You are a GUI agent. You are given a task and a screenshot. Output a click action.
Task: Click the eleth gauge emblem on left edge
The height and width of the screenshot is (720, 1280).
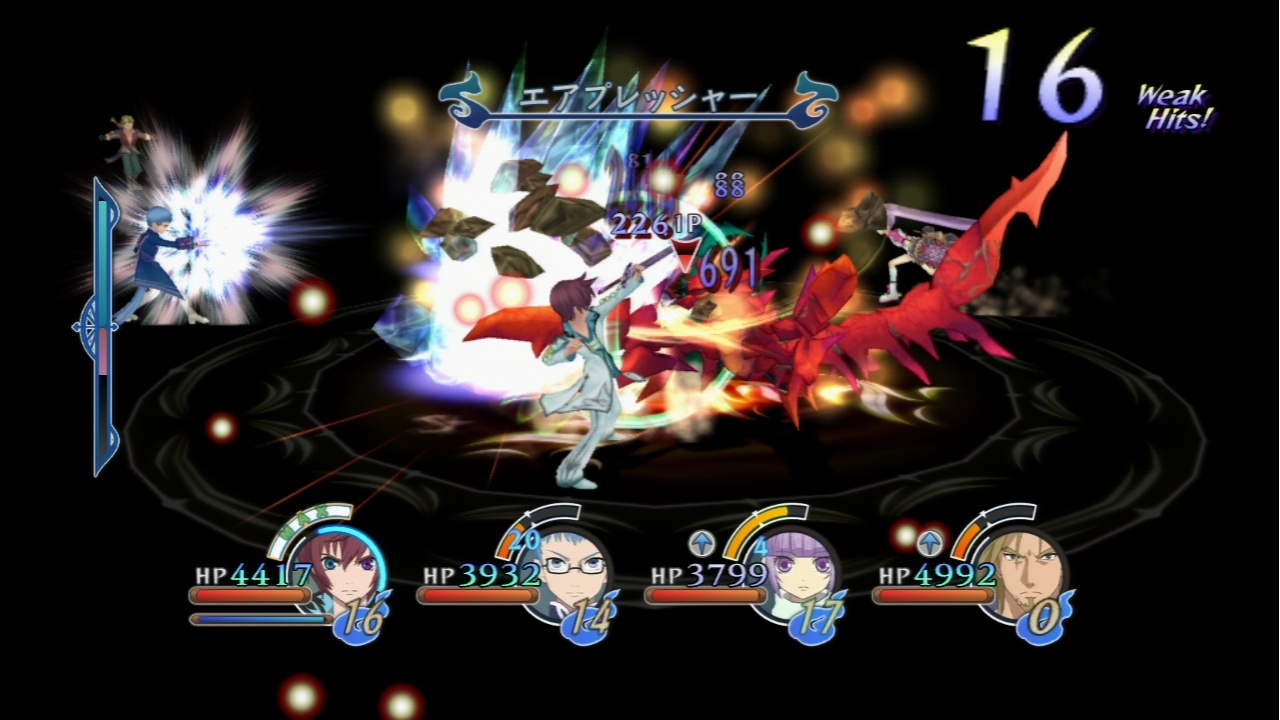pyautogui.click(x=93, y=328)
